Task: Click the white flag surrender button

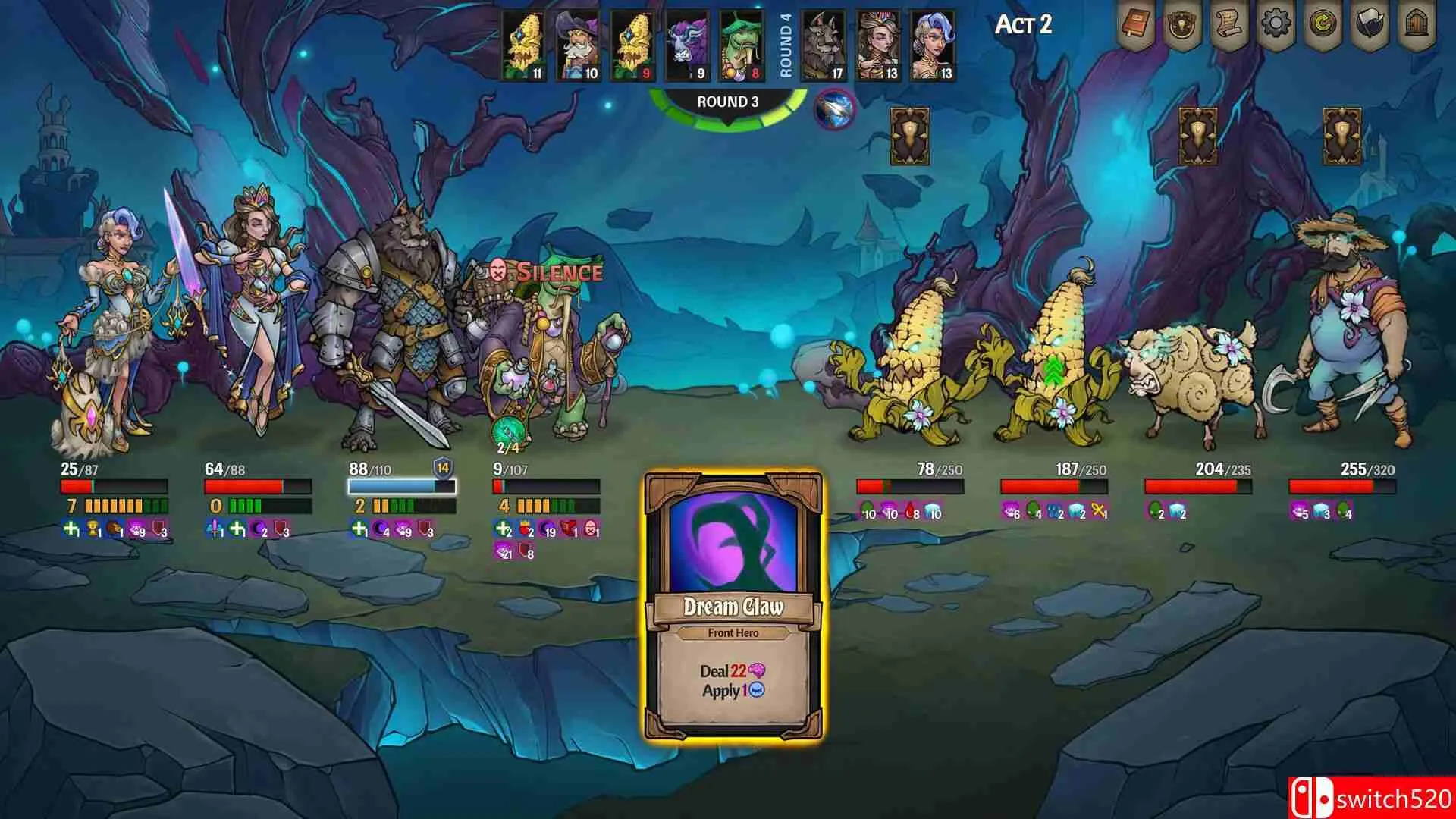Action: (x=1370, y=26)
